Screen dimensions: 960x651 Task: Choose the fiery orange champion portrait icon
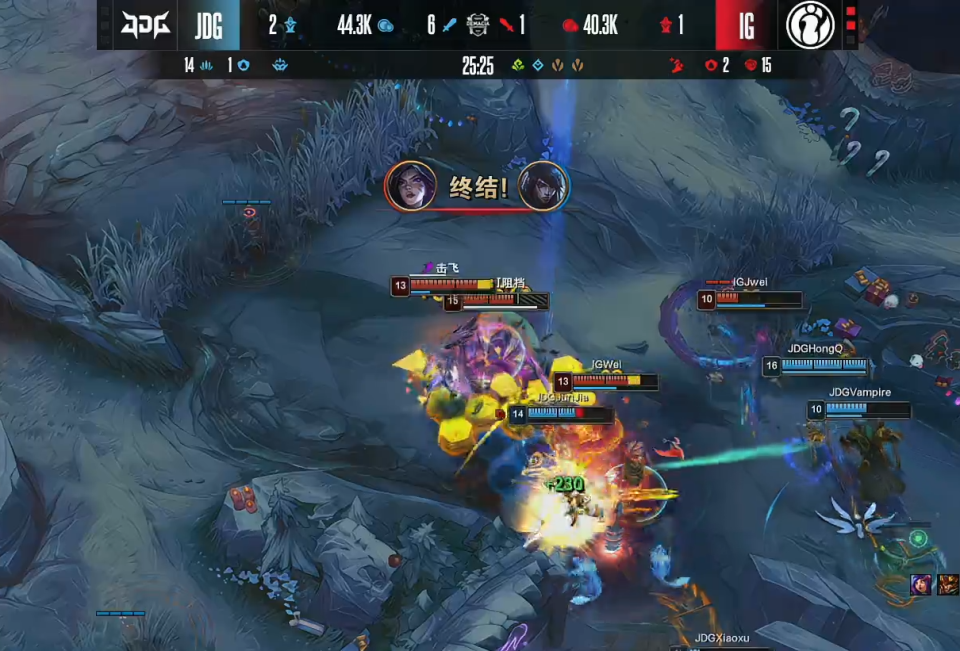(x=946, y=585)
